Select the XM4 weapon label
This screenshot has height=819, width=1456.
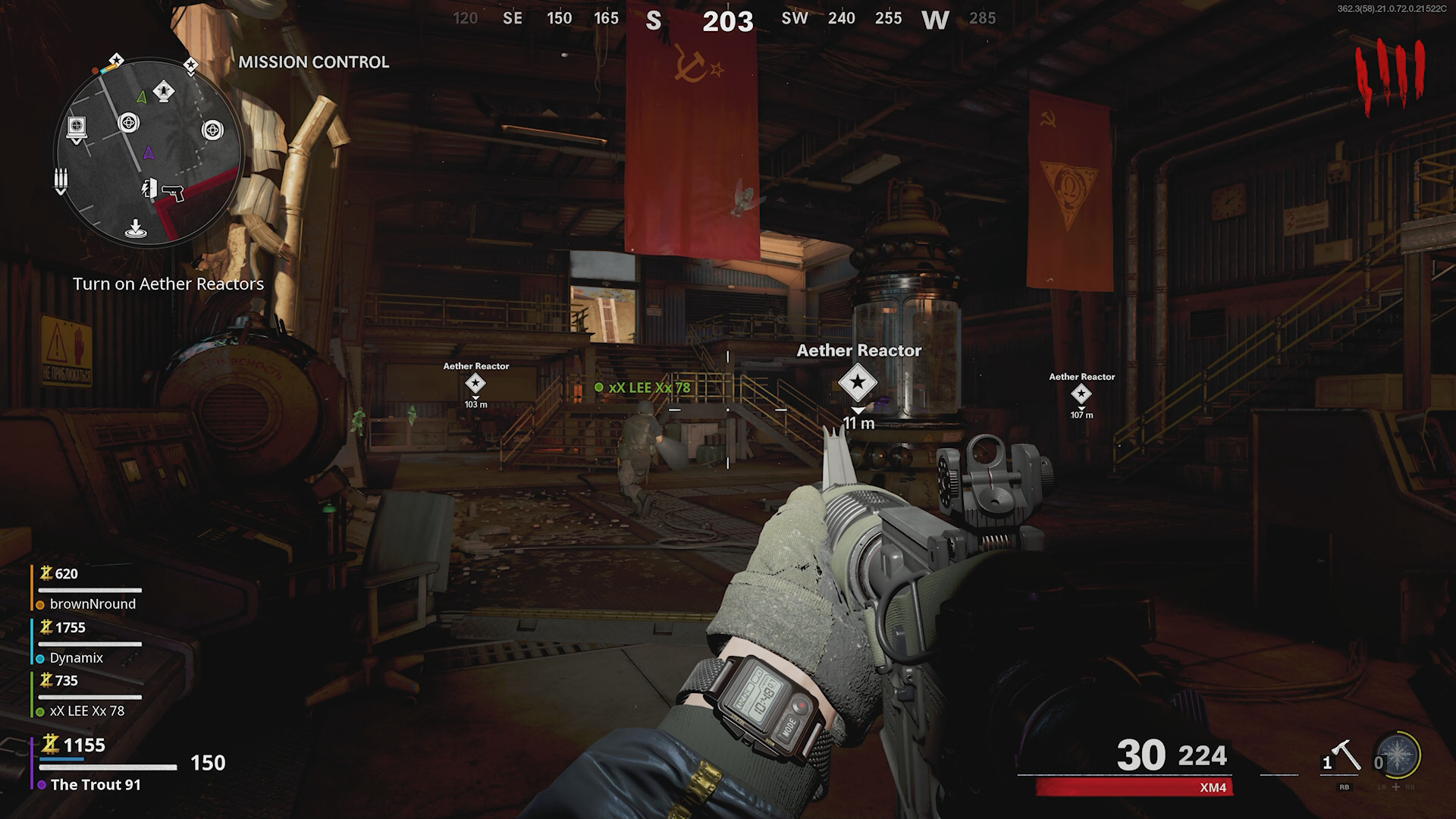[x=1213, y=787]
